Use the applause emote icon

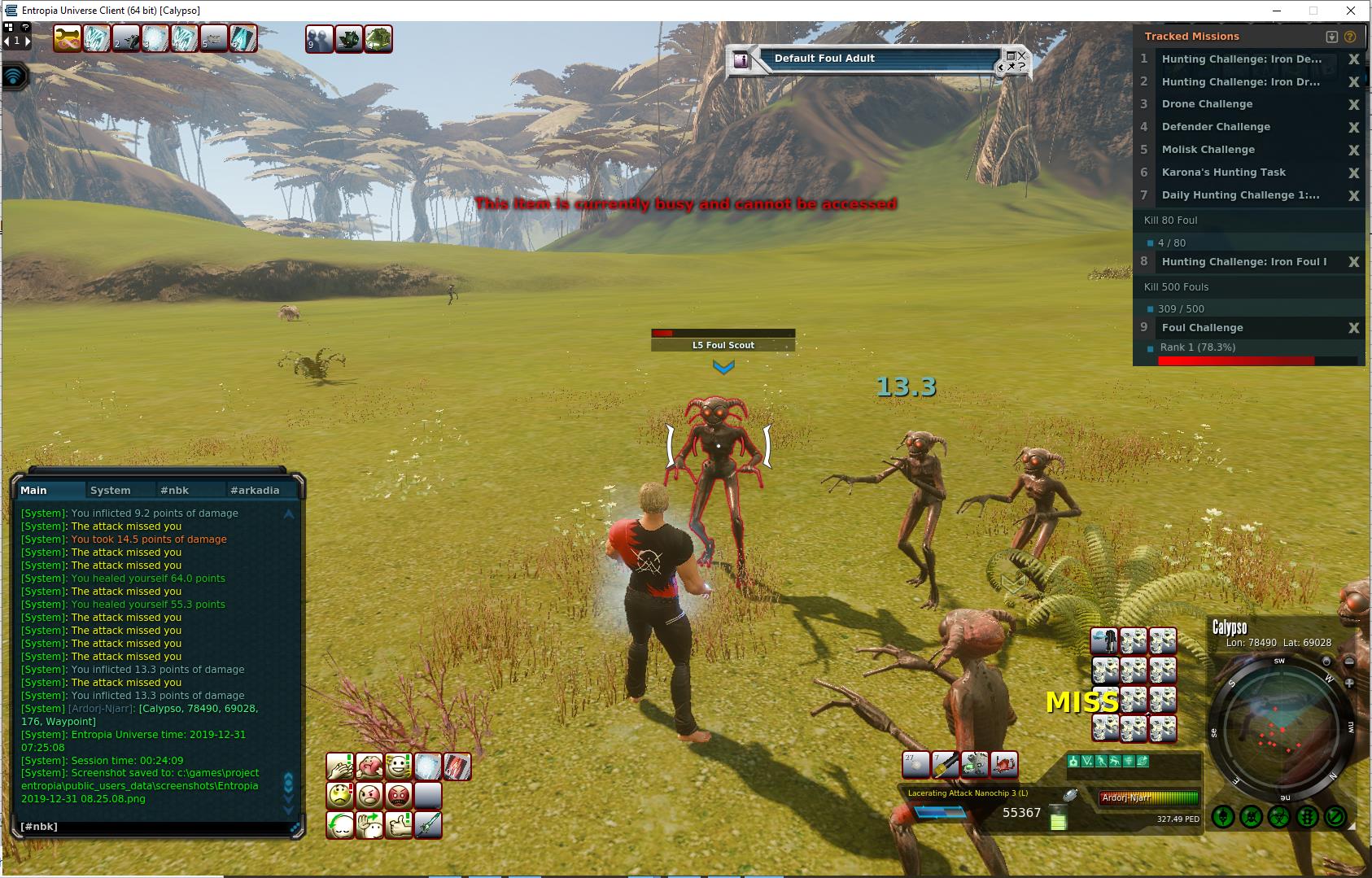340,767
